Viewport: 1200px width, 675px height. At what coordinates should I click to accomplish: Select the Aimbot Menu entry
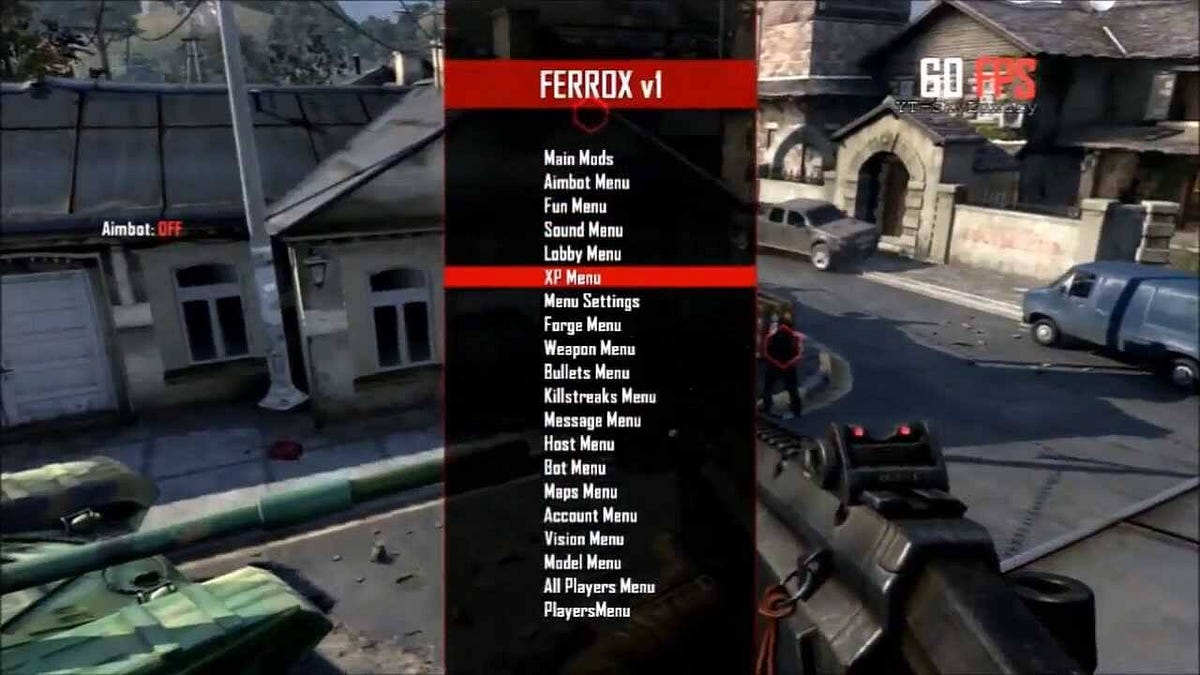point(586,182)
